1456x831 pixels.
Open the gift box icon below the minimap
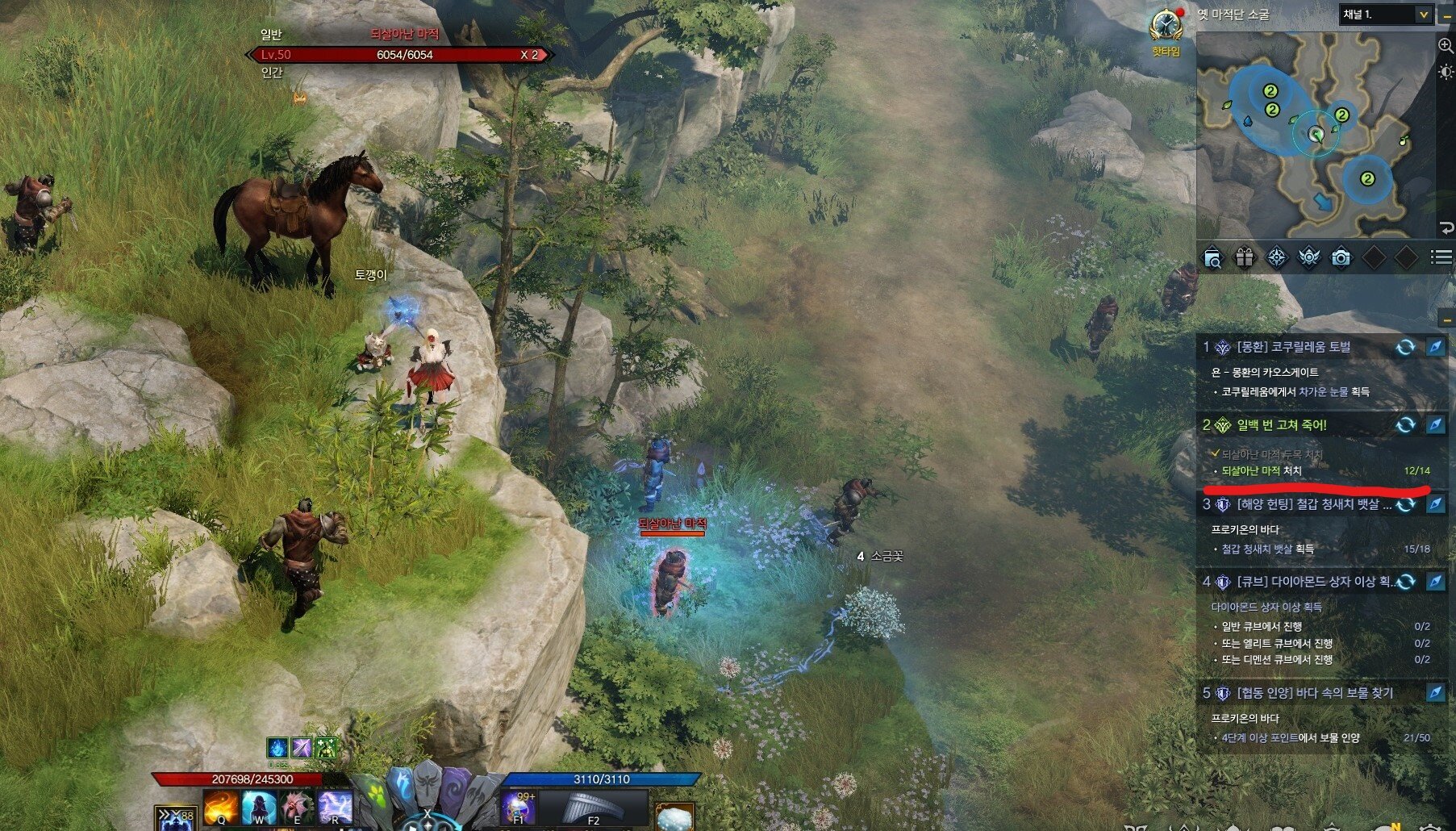[1245, 258]
